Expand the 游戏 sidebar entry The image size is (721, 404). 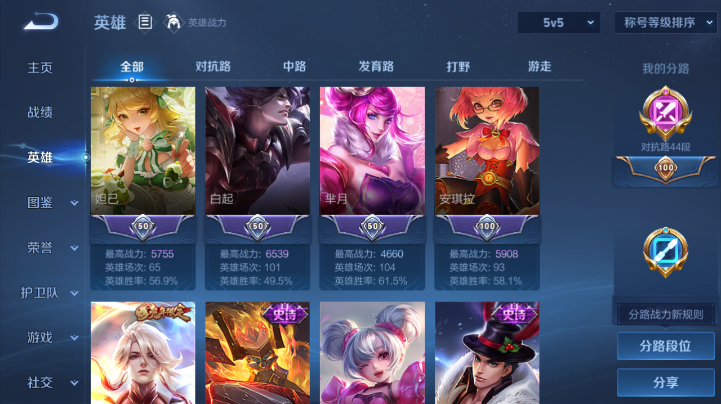point(50,337)
